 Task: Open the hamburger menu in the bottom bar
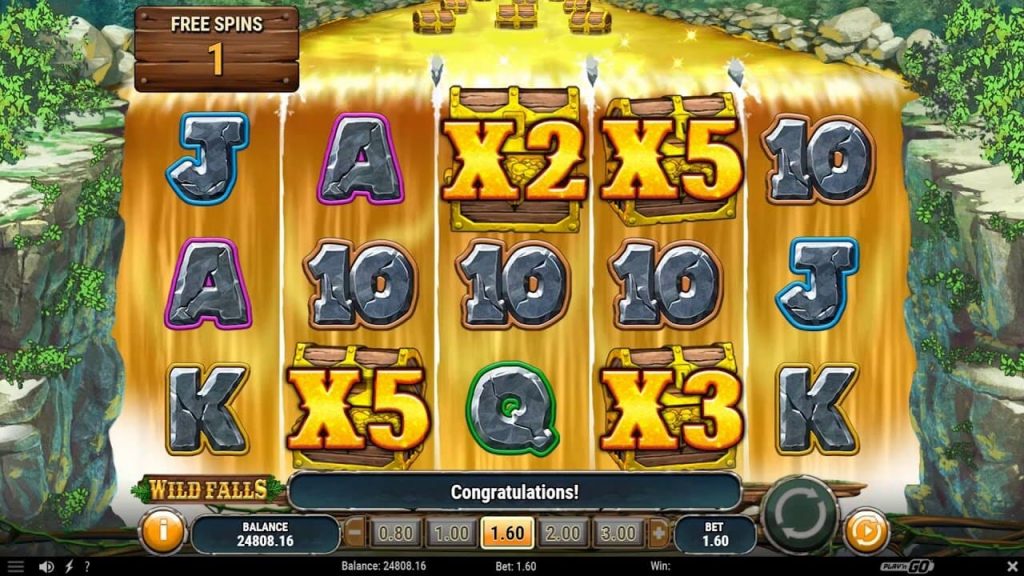(16, 566)
